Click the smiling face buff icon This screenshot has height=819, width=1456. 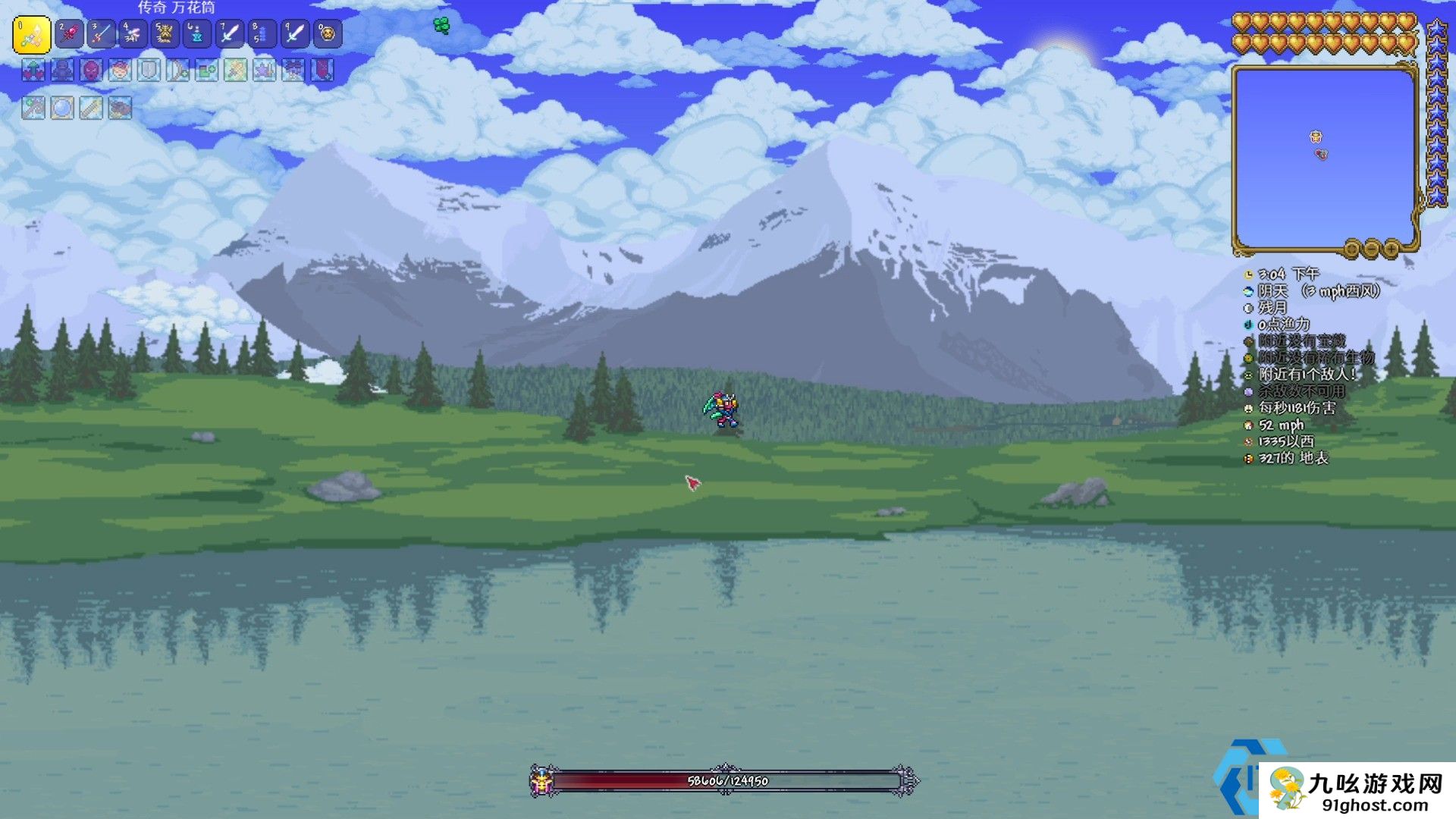120,71
